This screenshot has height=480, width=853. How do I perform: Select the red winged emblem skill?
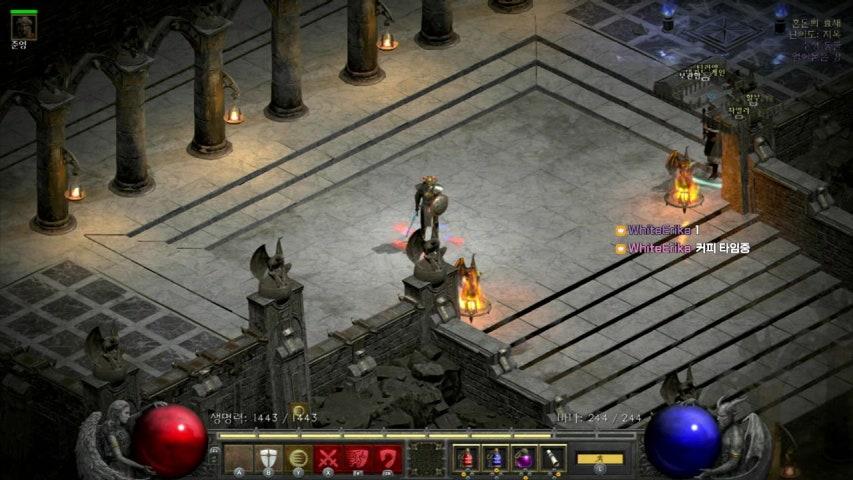click(x=358, y=458)
